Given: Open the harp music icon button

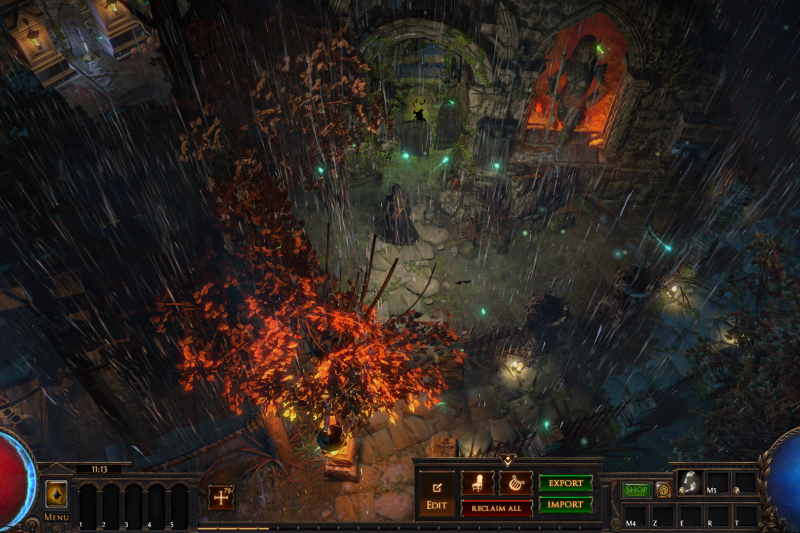Looking at the screenshot, I should click(515, 483).
